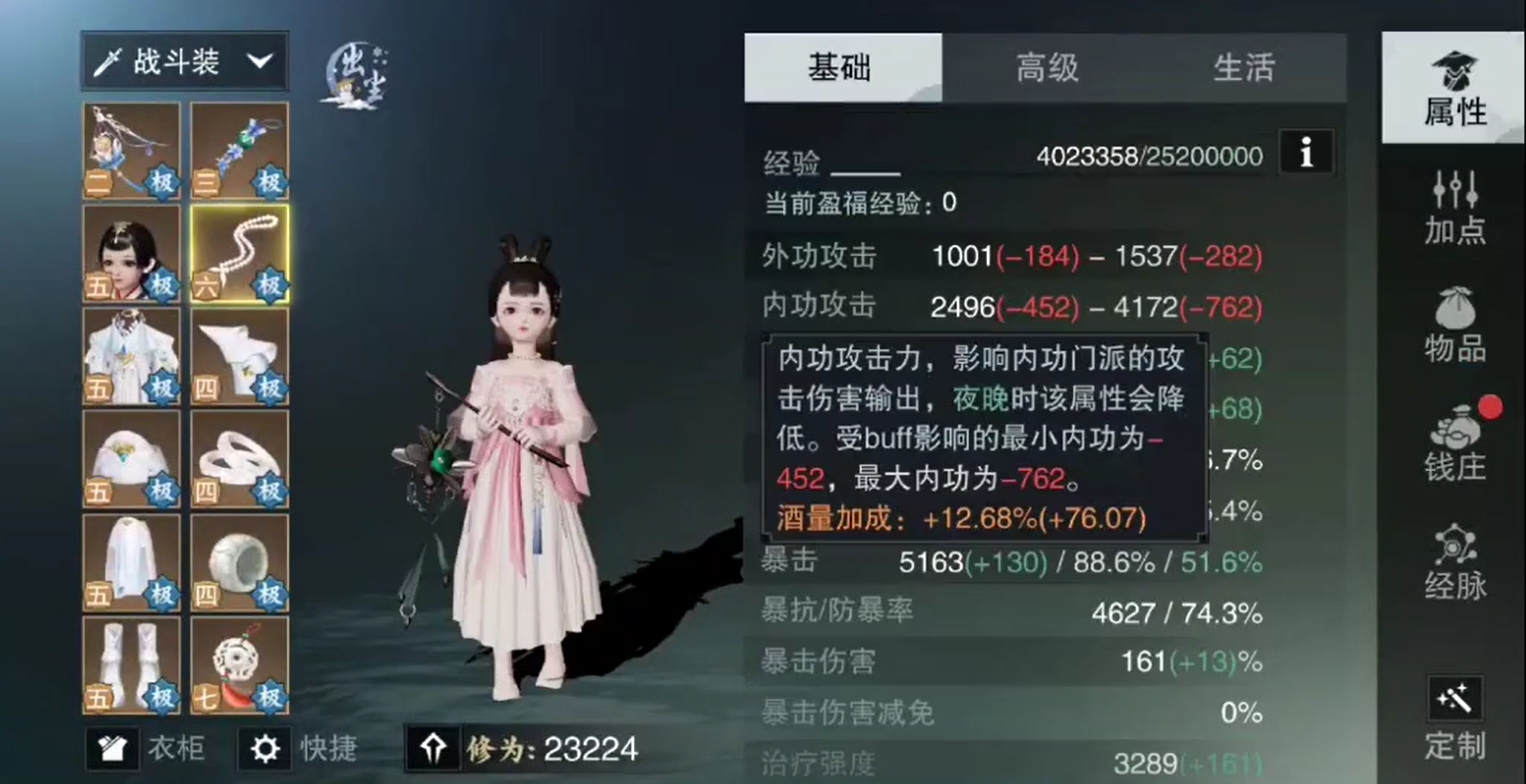Click the weapon slot at top left
The image size is (1526, 784).
[x=131, y=148]
